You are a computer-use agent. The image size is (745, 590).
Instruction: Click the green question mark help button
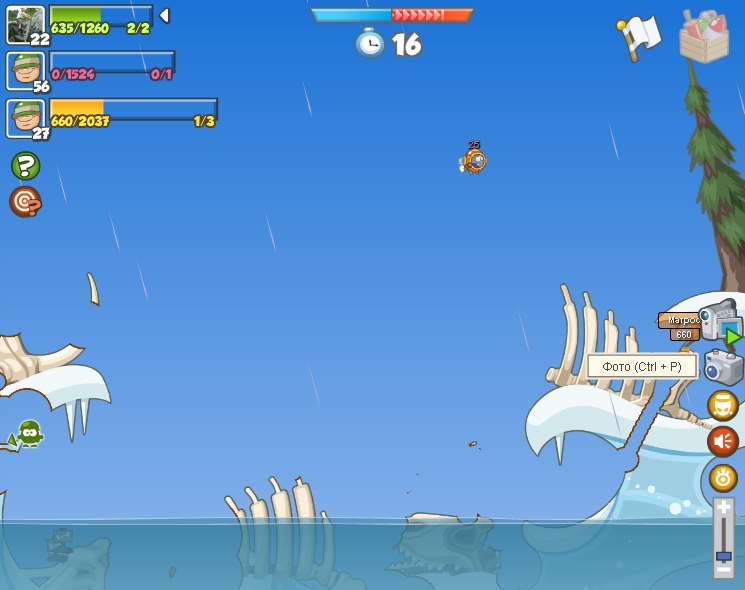25,165
